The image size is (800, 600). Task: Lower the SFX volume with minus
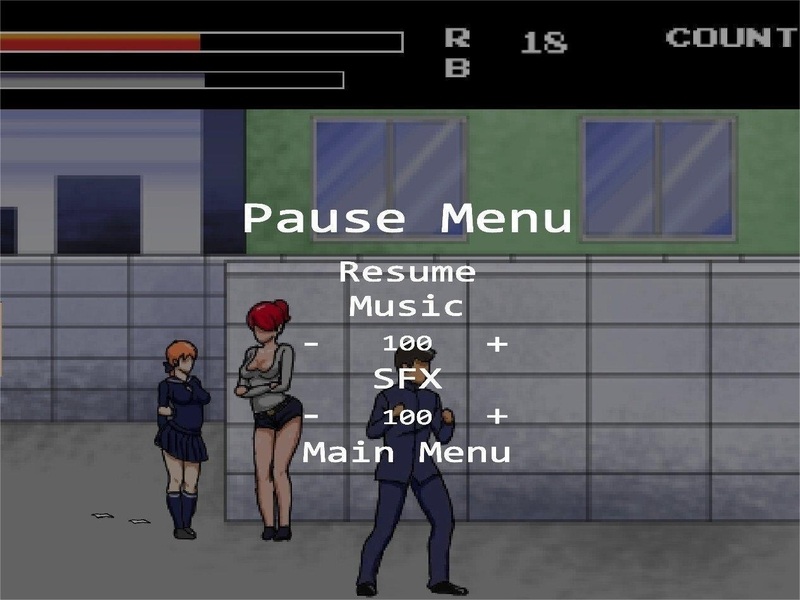point(313,416)
